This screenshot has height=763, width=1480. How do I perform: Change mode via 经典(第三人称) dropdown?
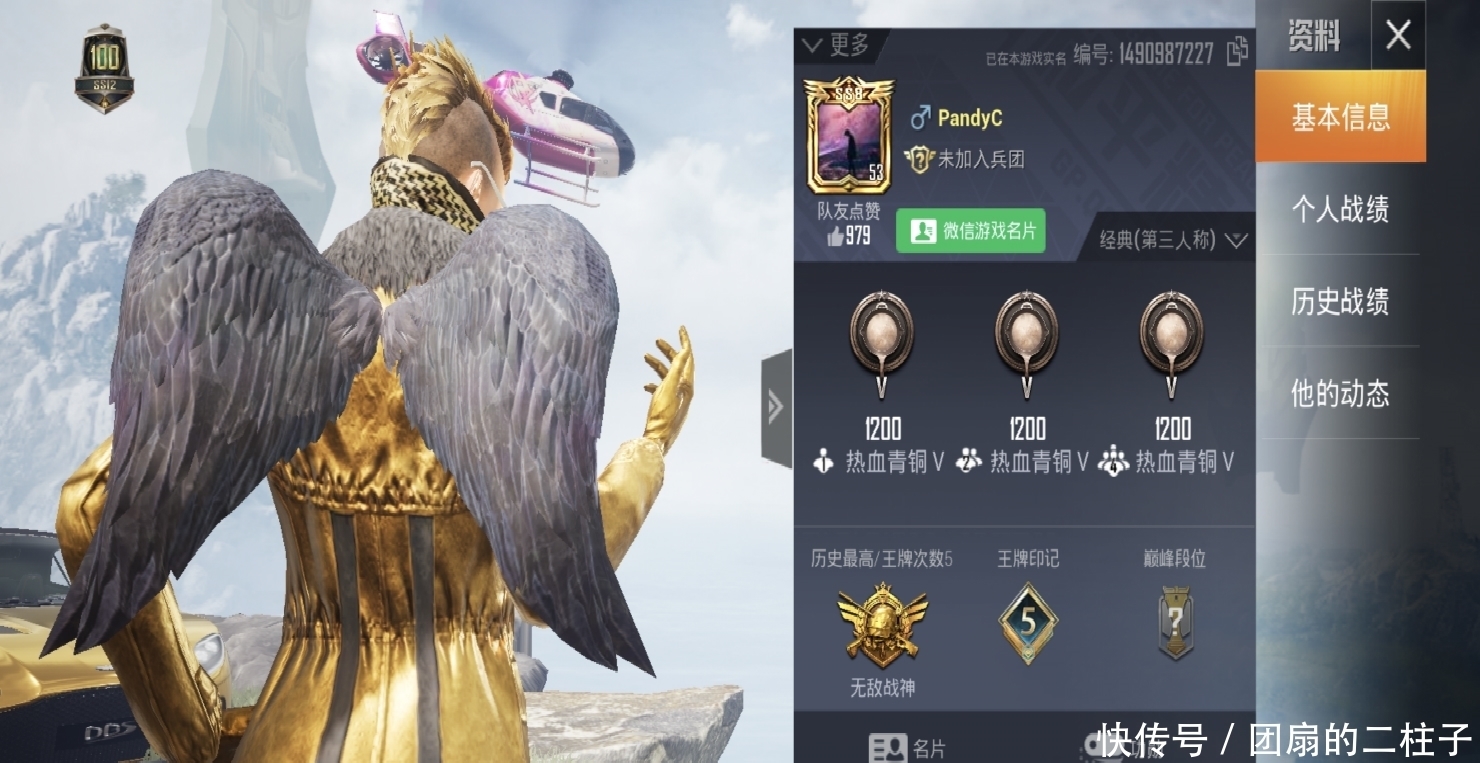pos(1174,240)
